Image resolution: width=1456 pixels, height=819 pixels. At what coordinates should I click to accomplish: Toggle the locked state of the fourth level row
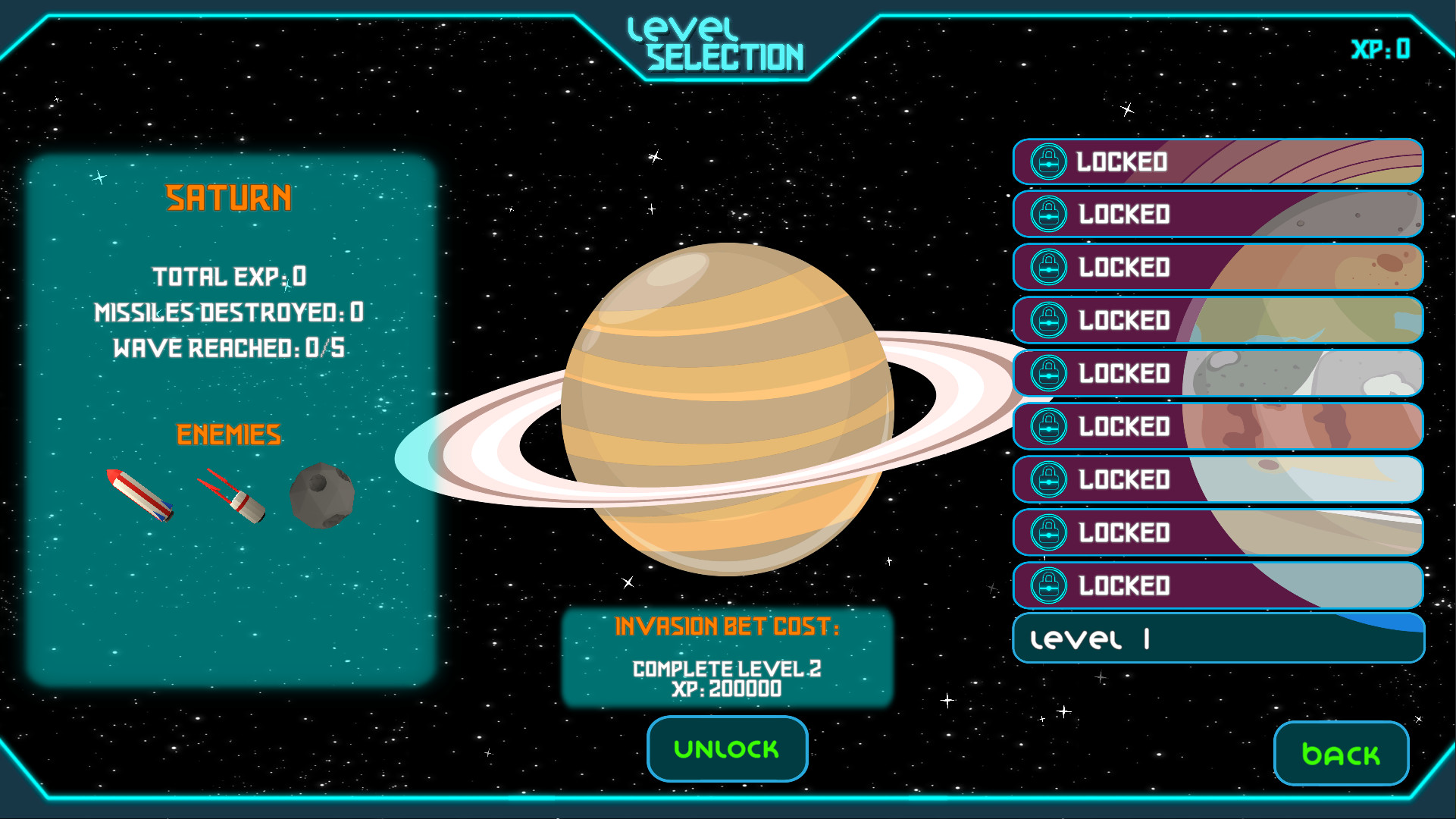1217,320
